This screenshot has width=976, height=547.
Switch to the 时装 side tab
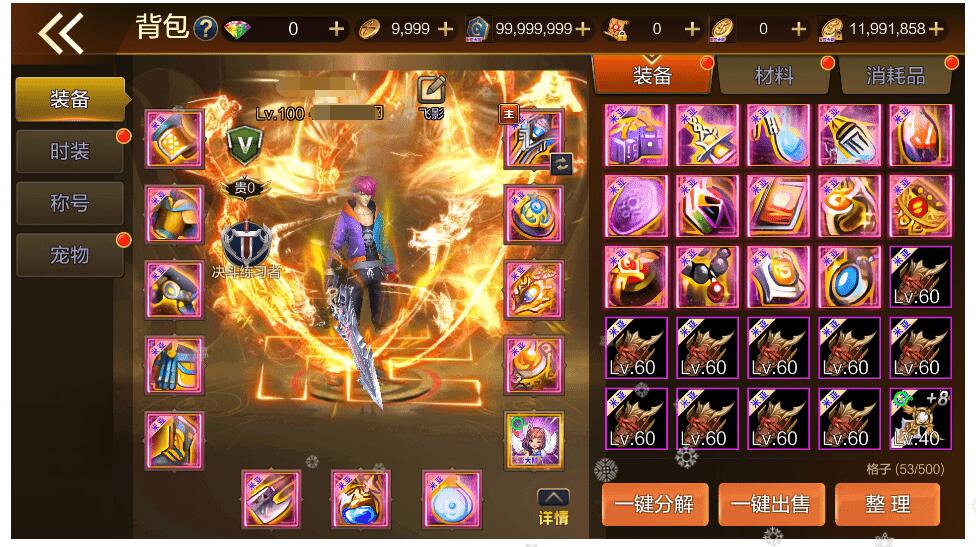point(70,151)
